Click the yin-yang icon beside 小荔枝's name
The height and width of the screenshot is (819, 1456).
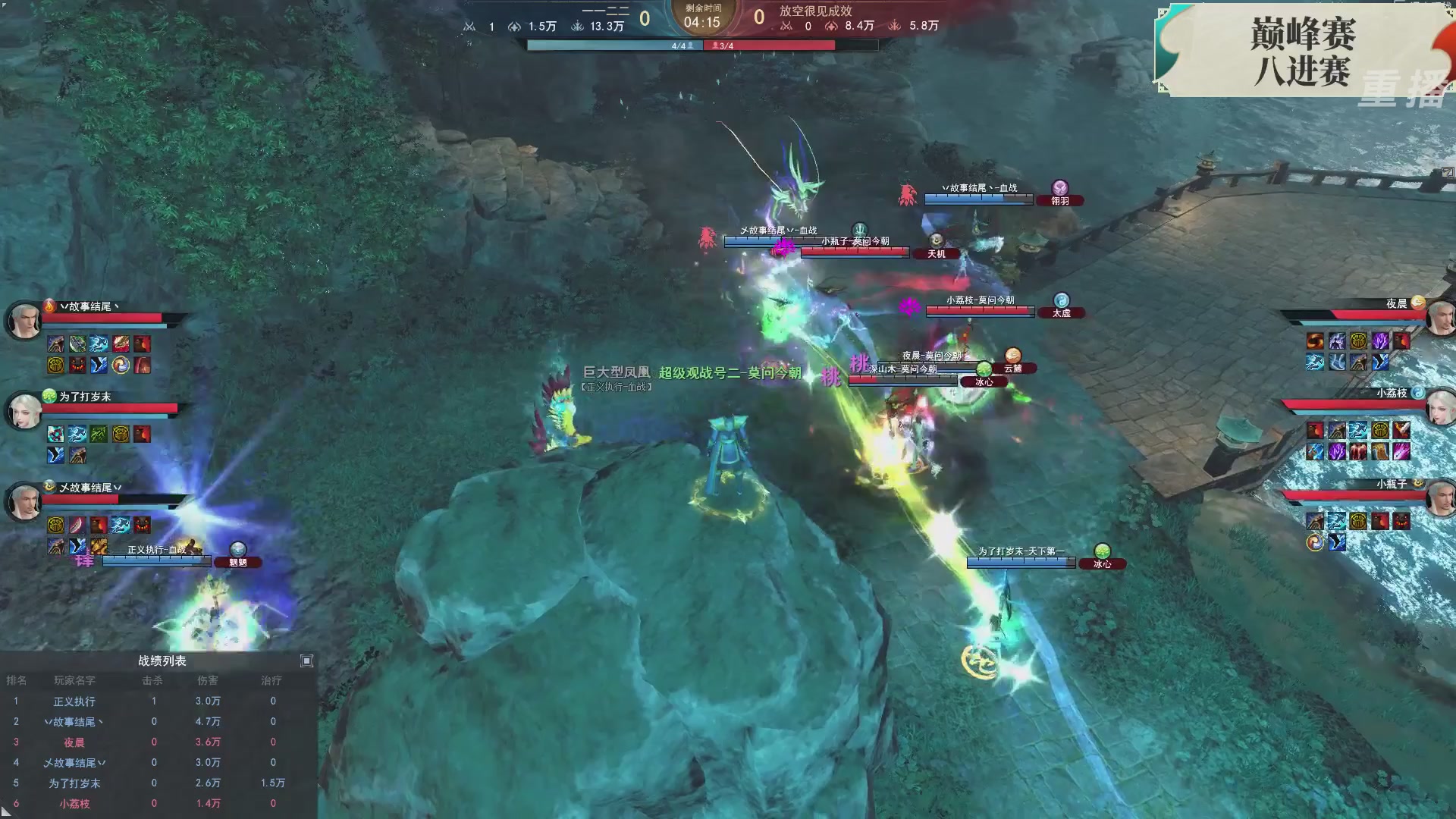pos(1419,392)
